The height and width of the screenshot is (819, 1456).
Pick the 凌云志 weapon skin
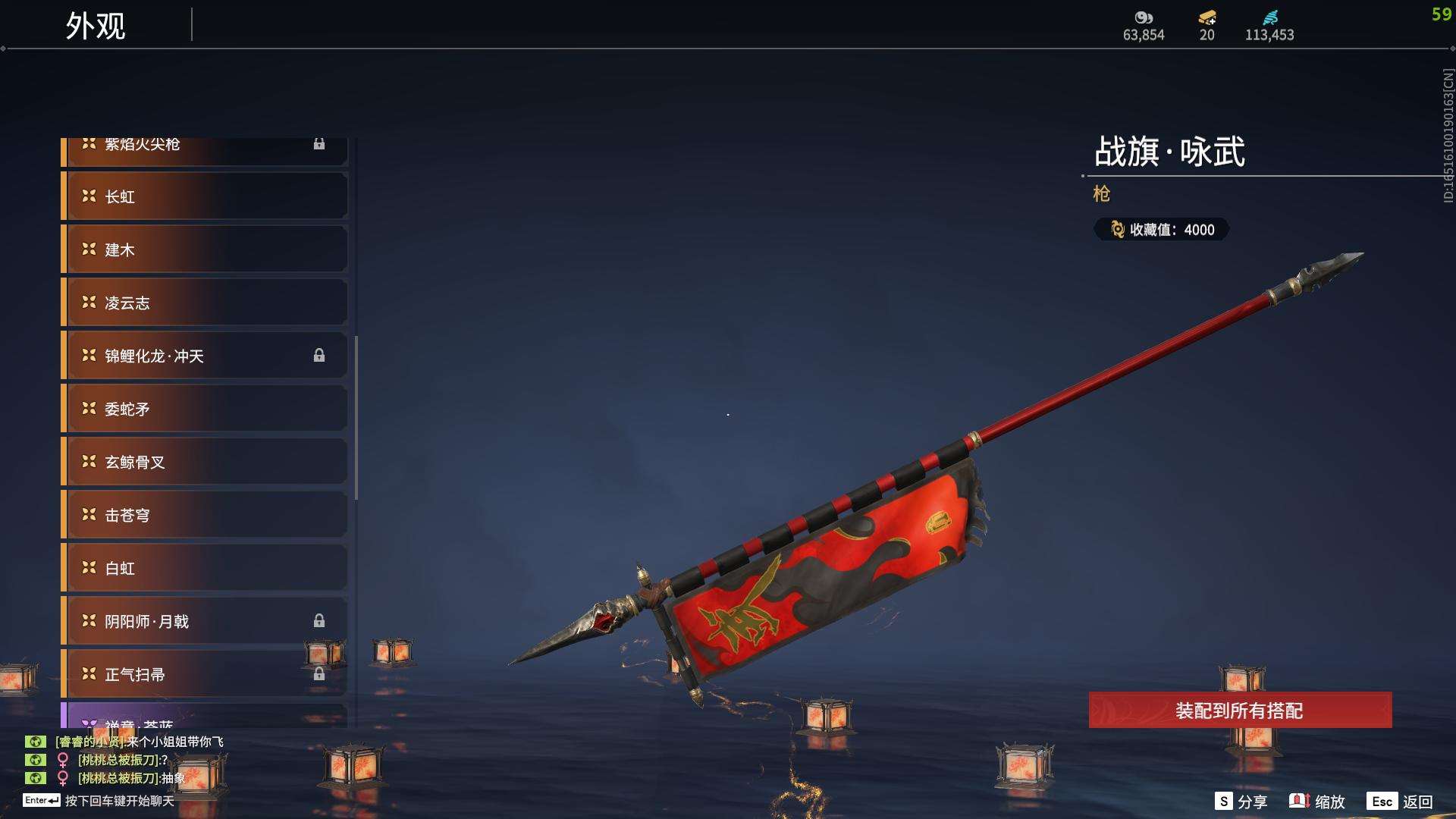205,303
